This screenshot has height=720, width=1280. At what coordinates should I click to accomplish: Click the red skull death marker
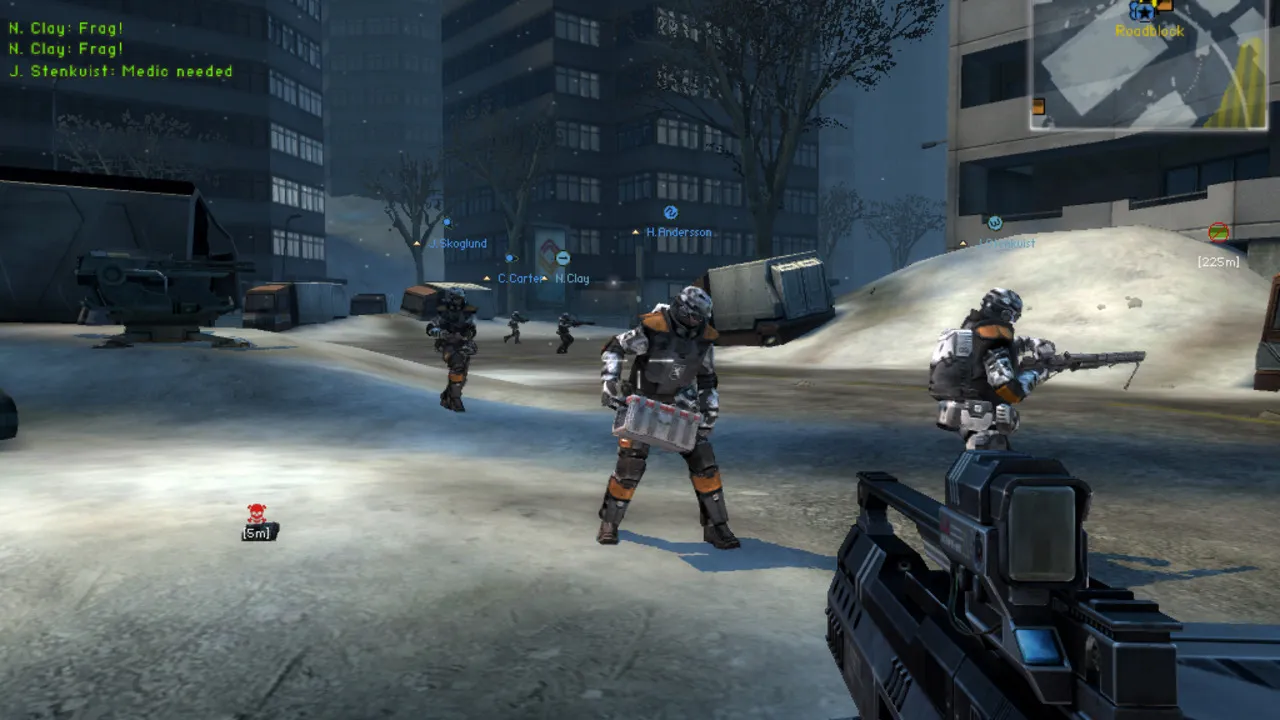255,512
